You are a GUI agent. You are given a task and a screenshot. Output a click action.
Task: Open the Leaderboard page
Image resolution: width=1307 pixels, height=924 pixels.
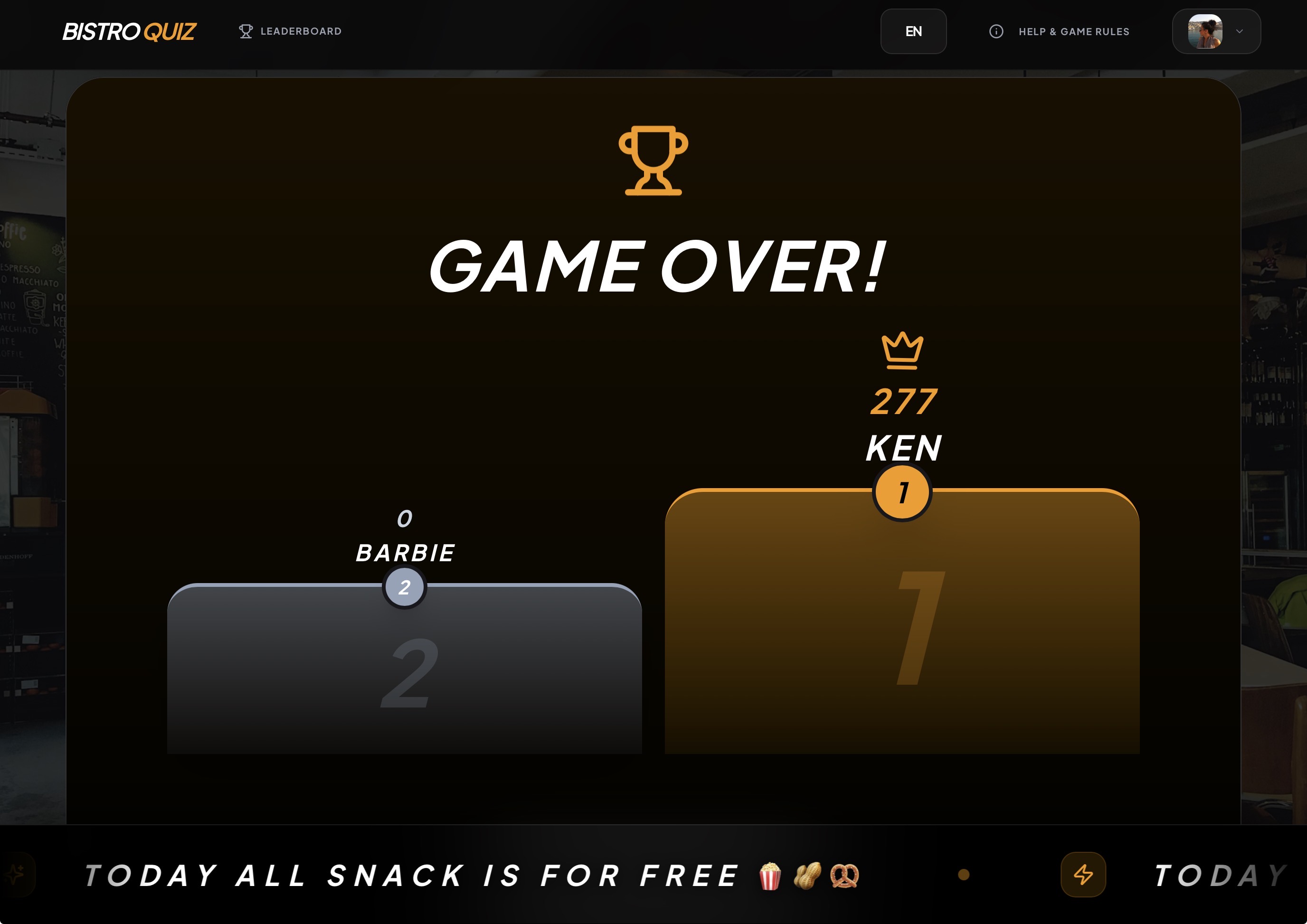pyautogui.click(x=290, y=31)
